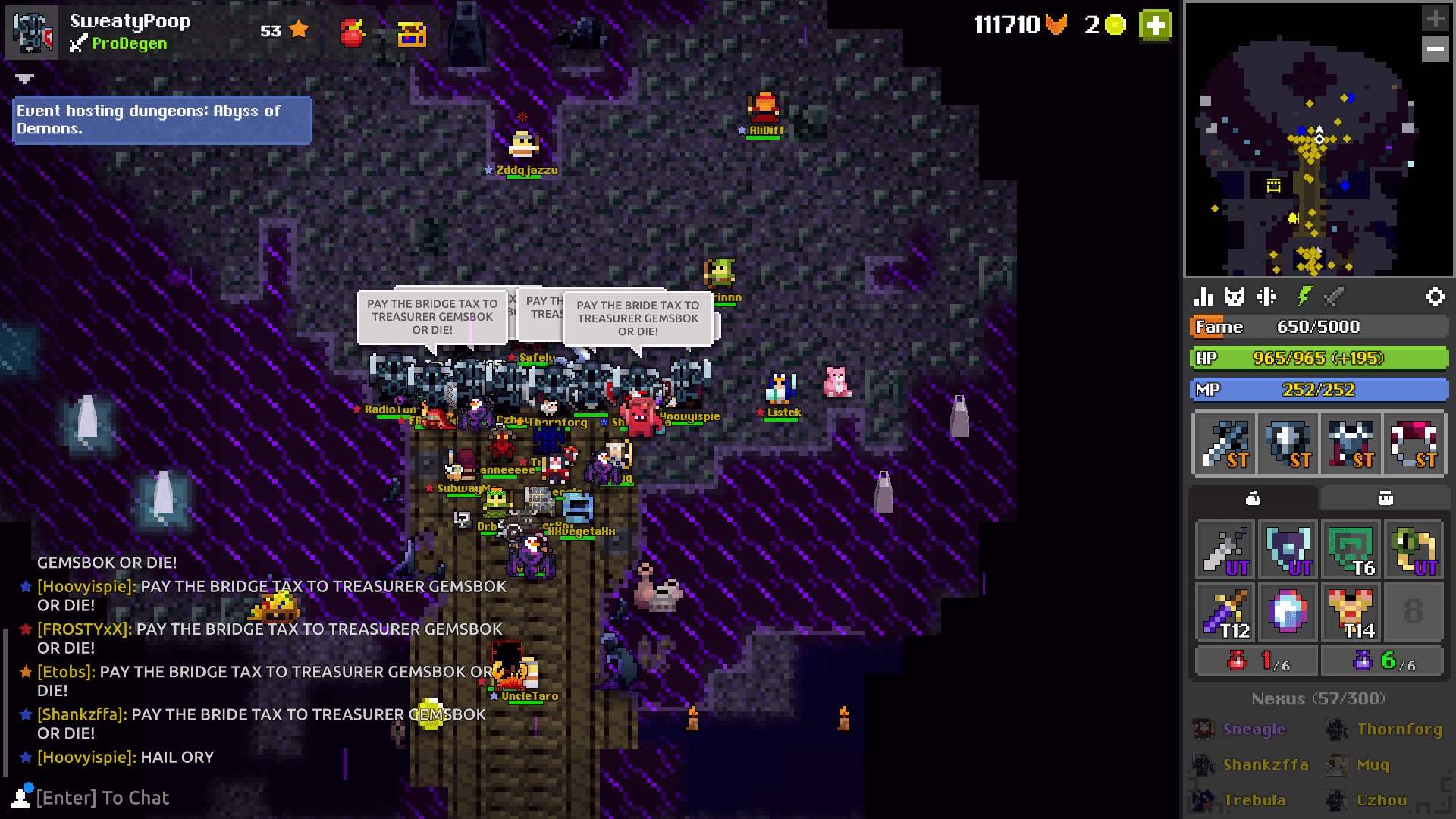Expand the arrow under the player portrait
1456x819 pixels.
tap(25, 78)
